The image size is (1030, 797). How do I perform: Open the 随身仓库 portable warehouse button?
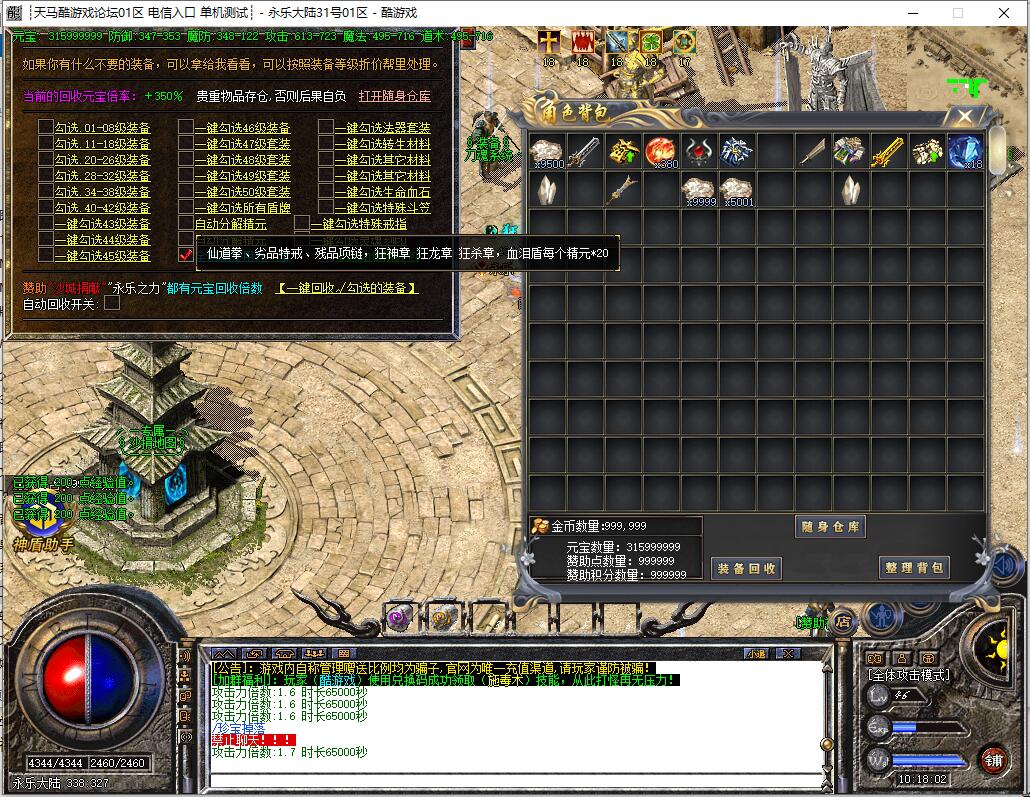(830, 527)
